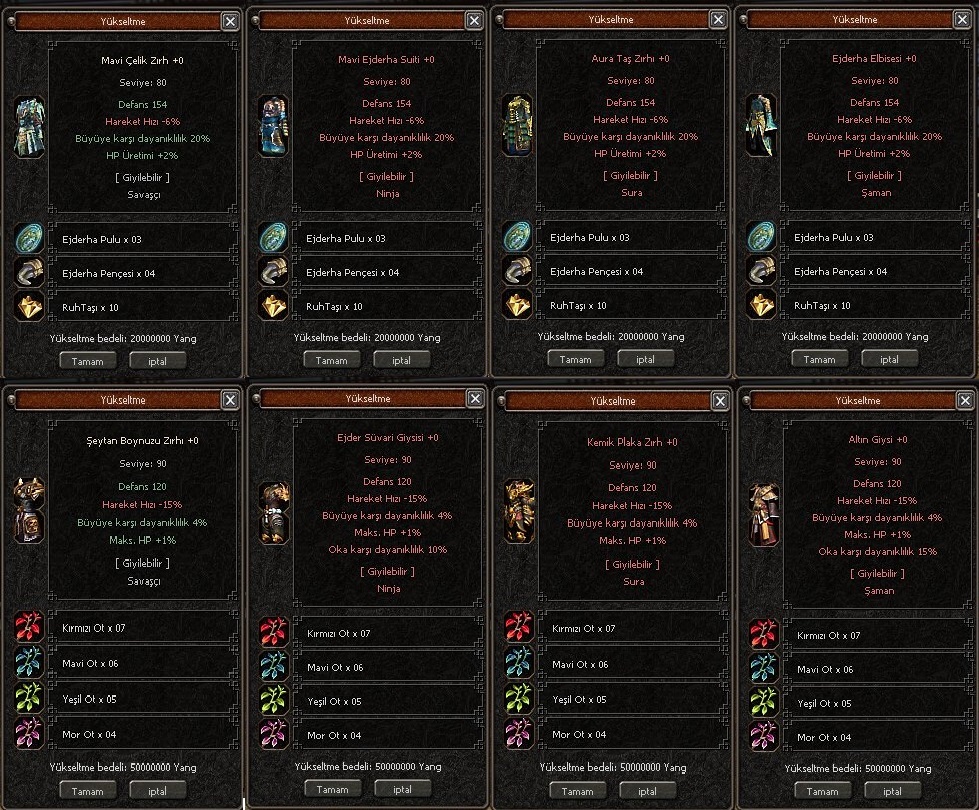Close the Altın Giysi upgrade window
The height and width of the screenshot is (810, 979).
(x=962, y=401)
